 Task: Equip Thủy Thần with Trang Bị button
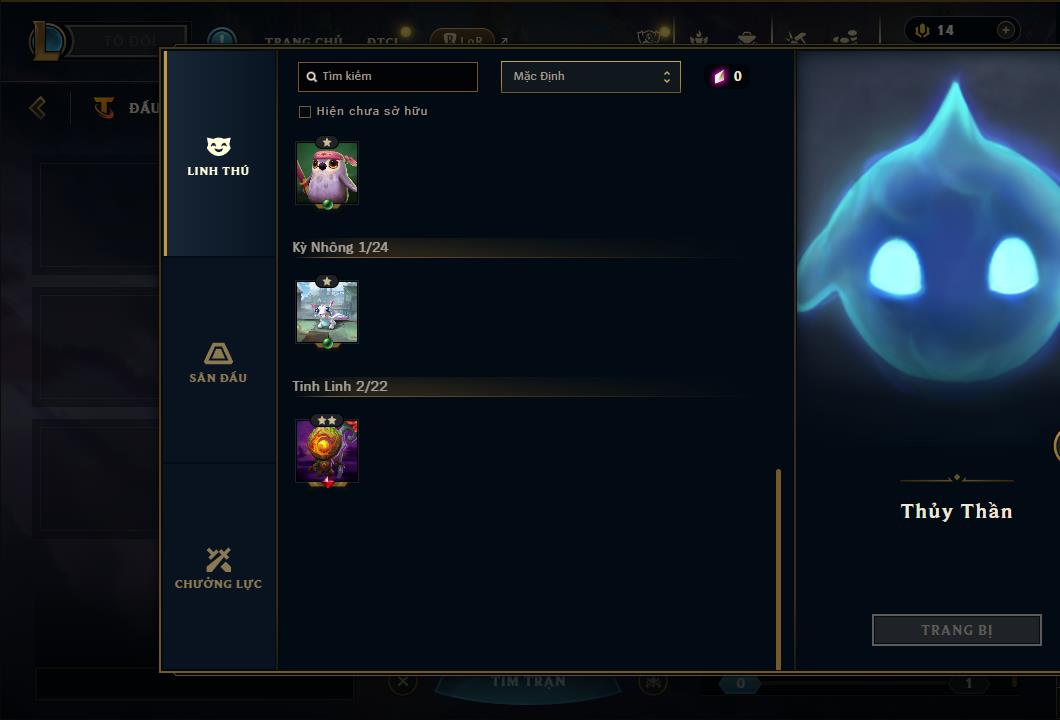coord(956,630)
